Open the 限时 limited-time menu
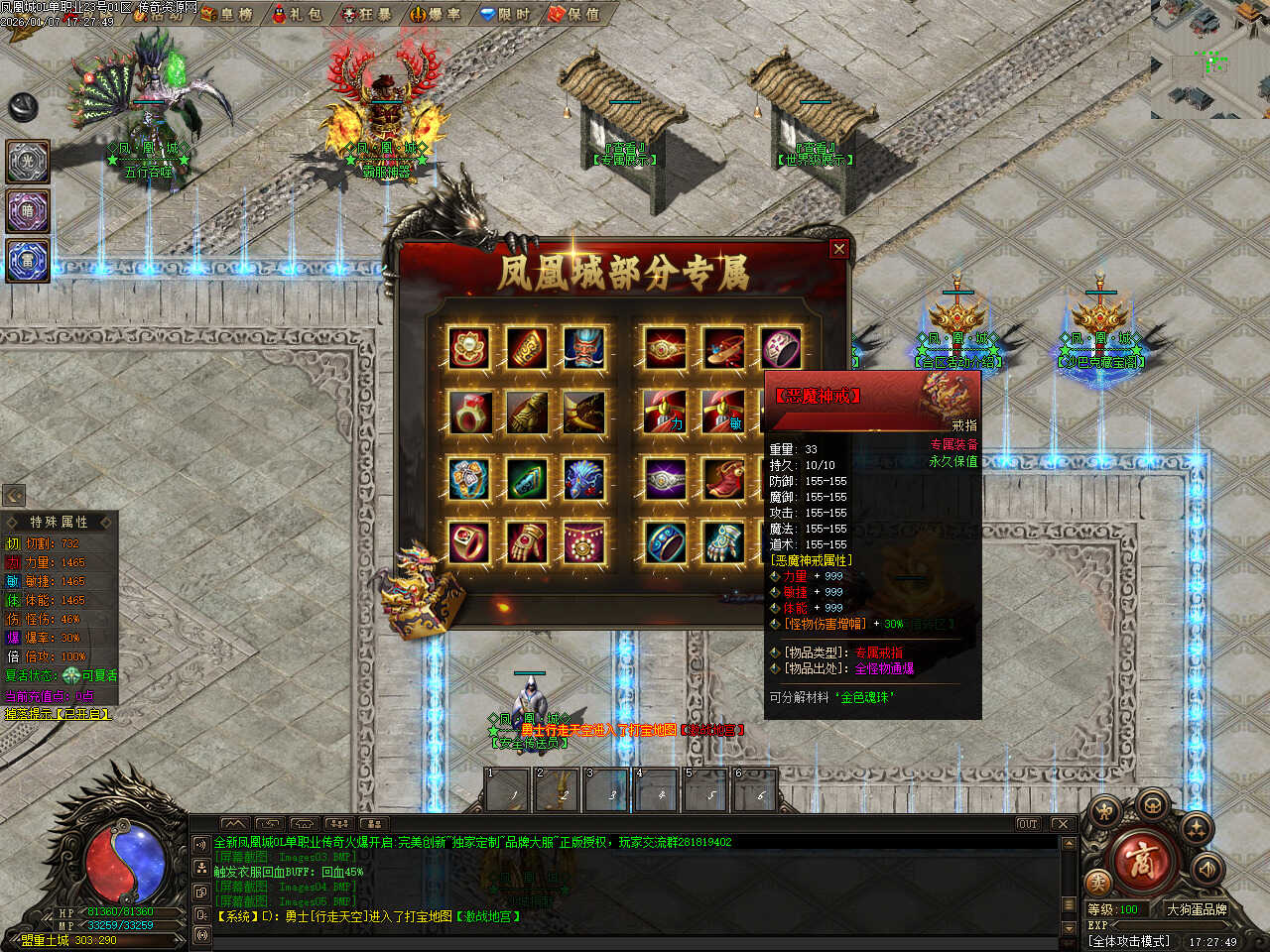 click(x=504, y=14)
